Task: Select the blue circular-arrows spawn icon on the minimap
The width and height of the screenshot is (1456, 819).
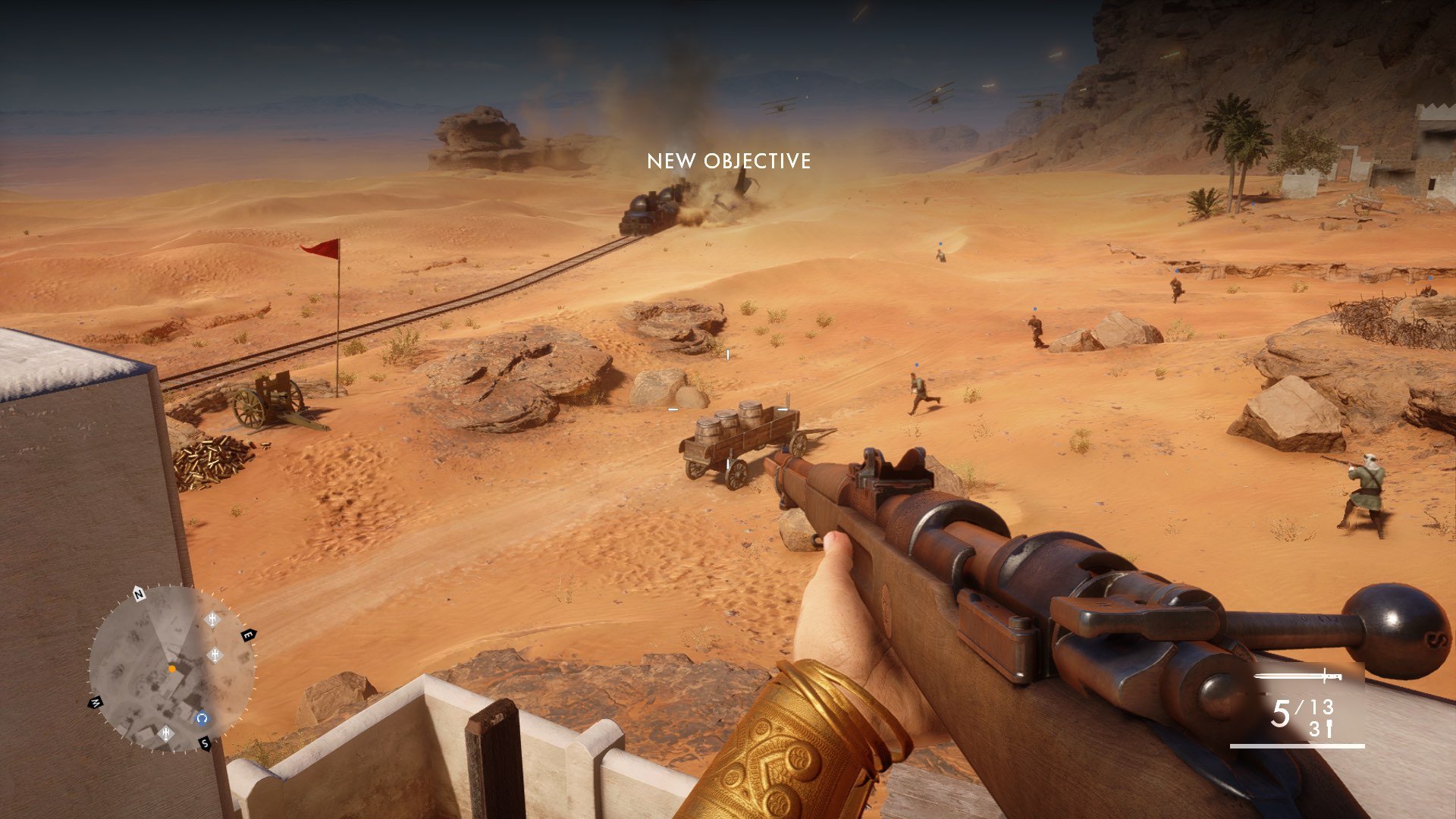Action: 202,718
